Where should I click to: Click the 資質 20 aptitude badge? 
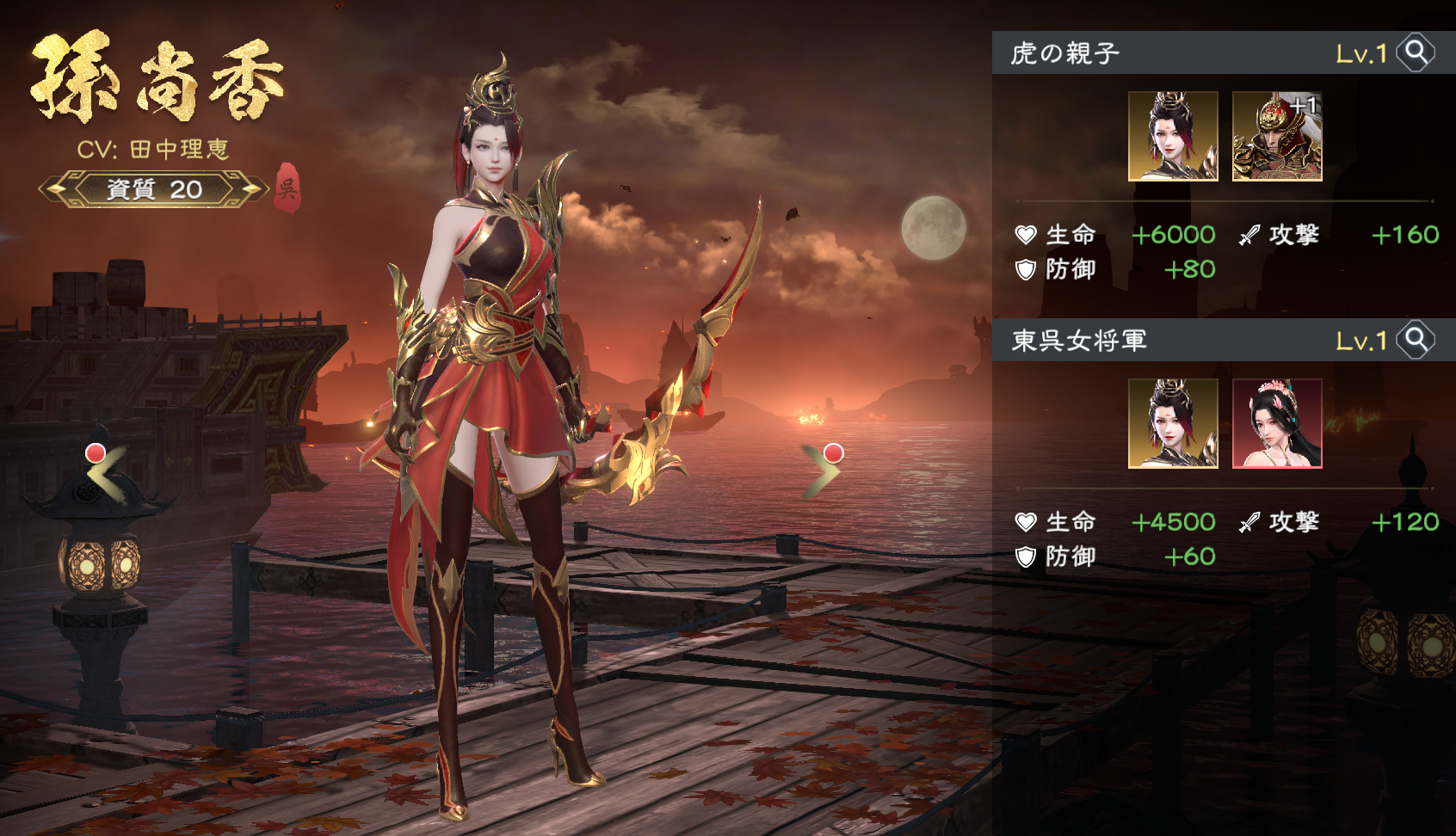154,189
